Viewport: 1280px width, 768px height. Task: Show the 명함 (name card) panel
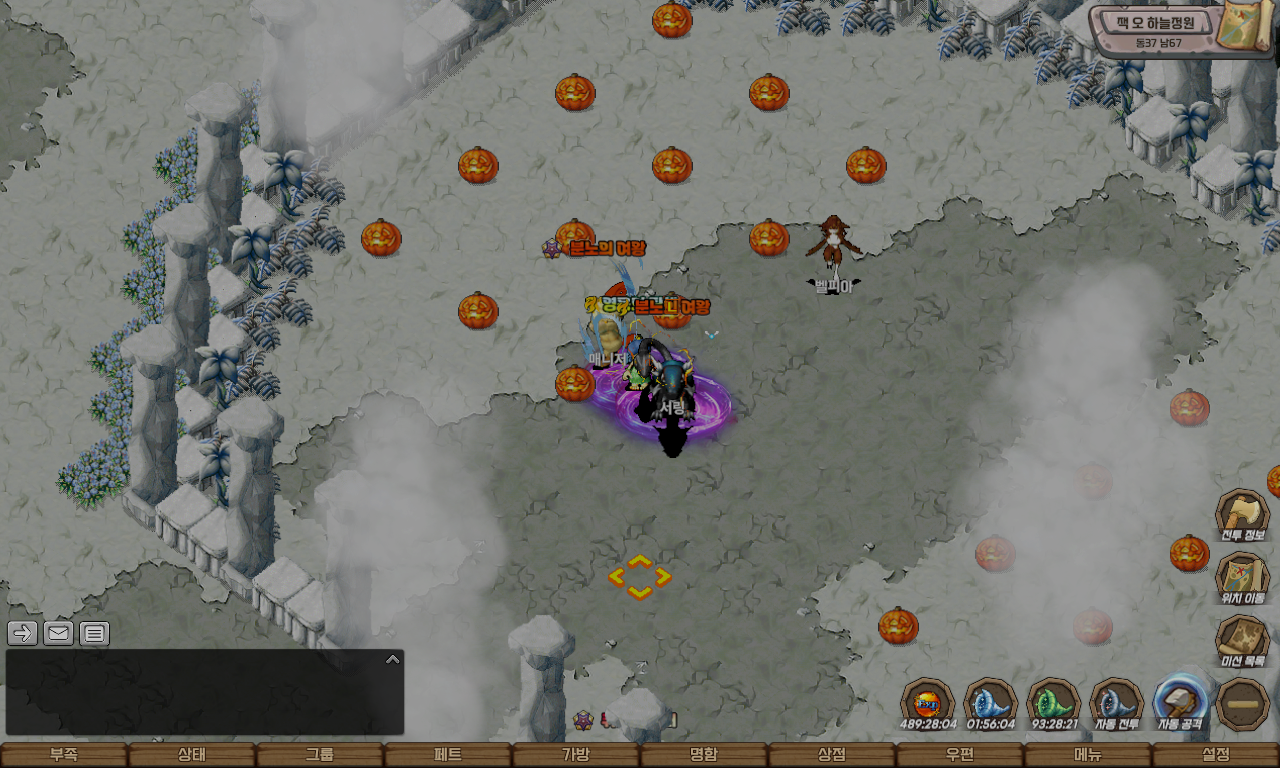click(x=703, y=755)
